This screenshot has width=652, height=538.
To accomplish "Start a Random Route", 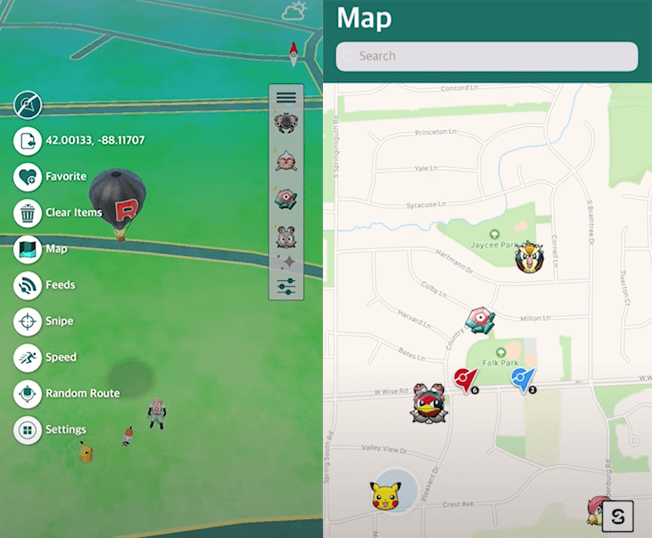I will [28, 393].
